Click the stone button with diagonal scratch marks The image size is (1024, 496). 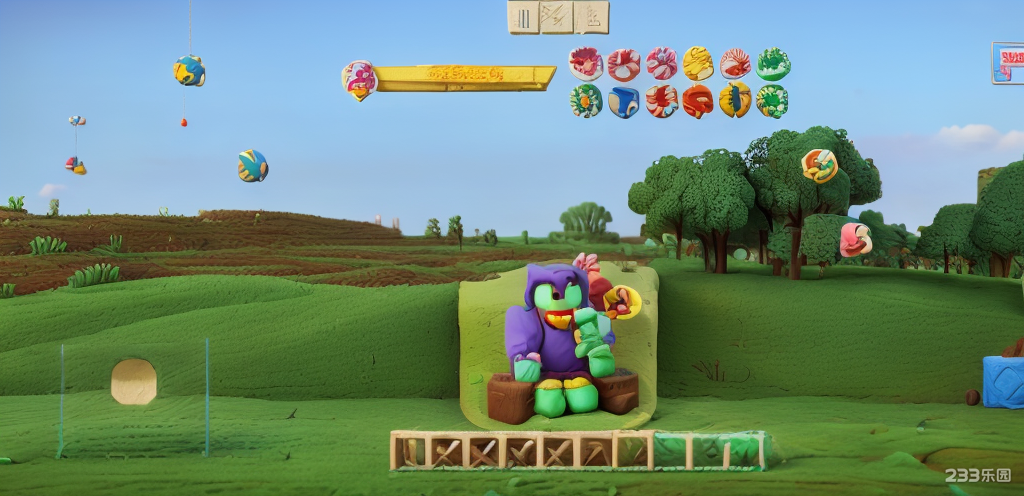pyautogui.click(x=557, y=17)
